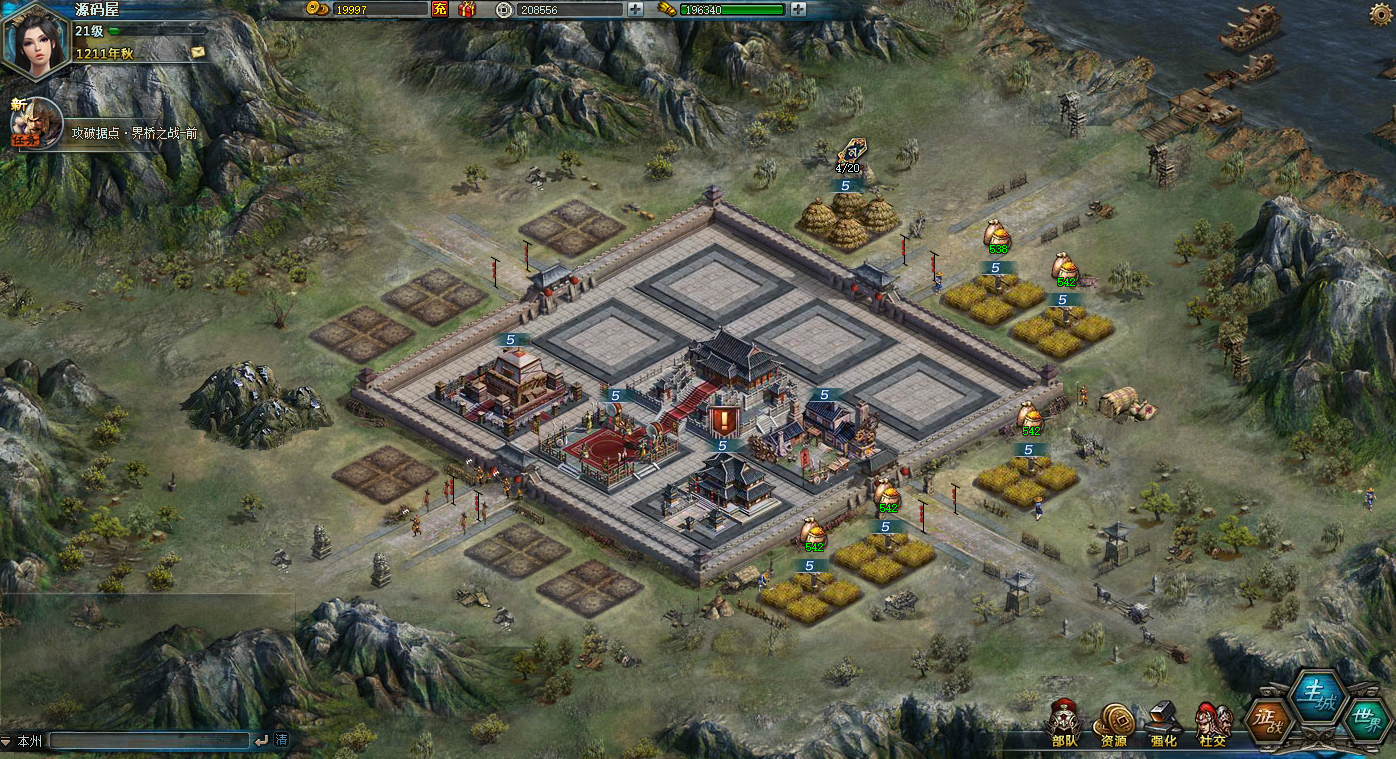Clear the chat with the 清 button
The height and width of the screenshot is (759, 1396).
click(x=282, y=741)
